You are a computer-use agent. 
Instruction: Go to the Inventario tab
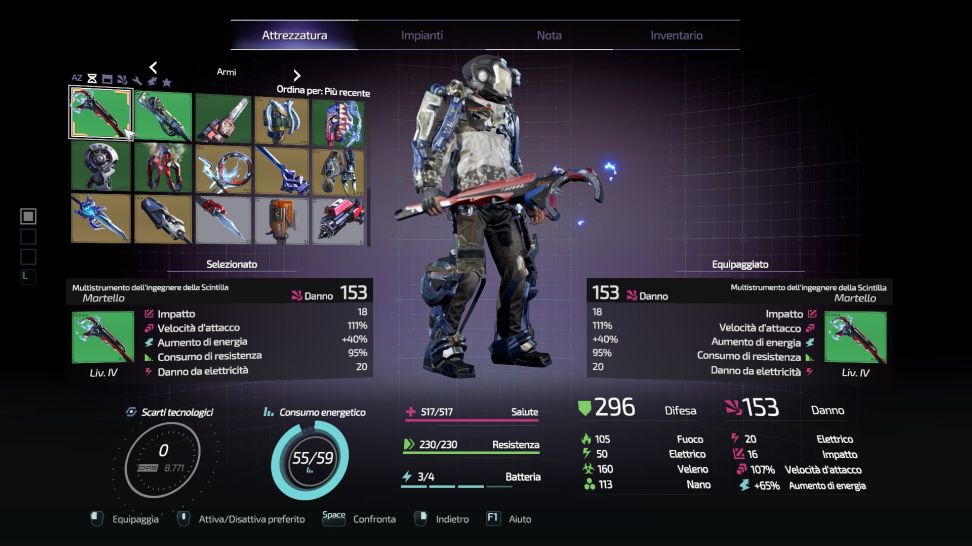676,35
